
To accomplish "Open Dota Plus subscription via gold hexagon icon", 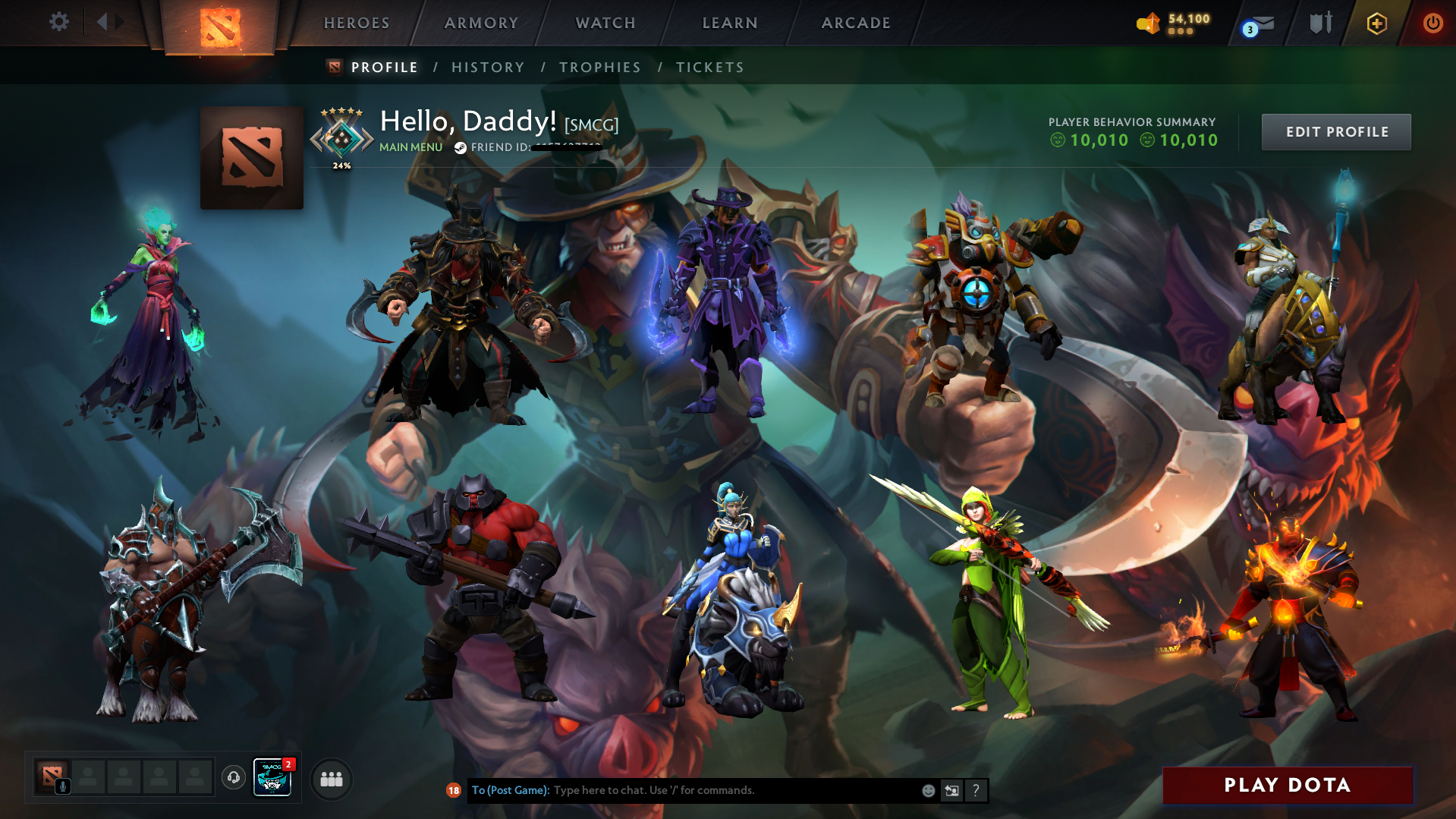I will (x=1376, y=23).
